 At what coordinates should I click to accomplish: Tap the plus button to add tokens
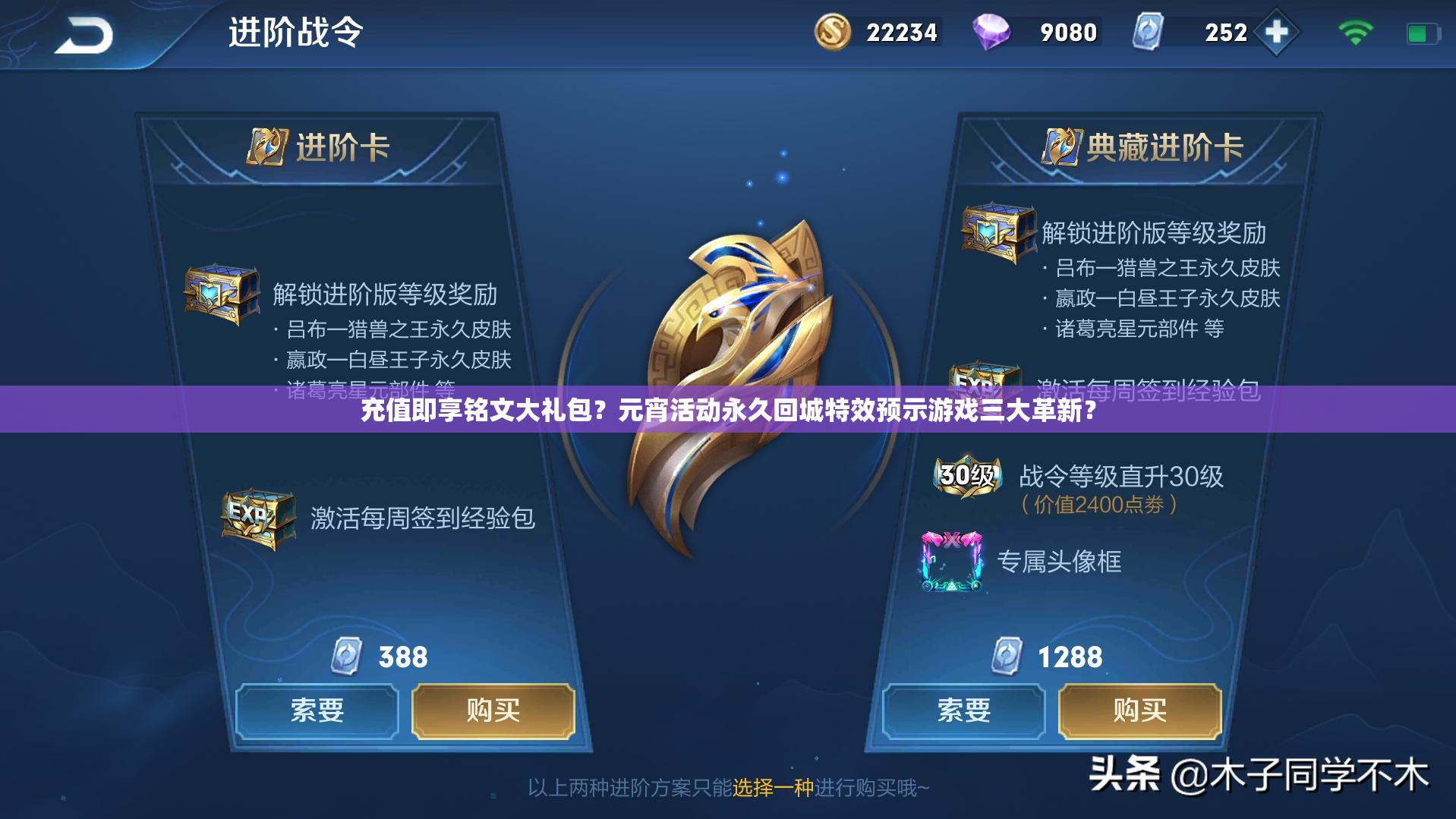pyautogui.click(x=1277, y=33)
